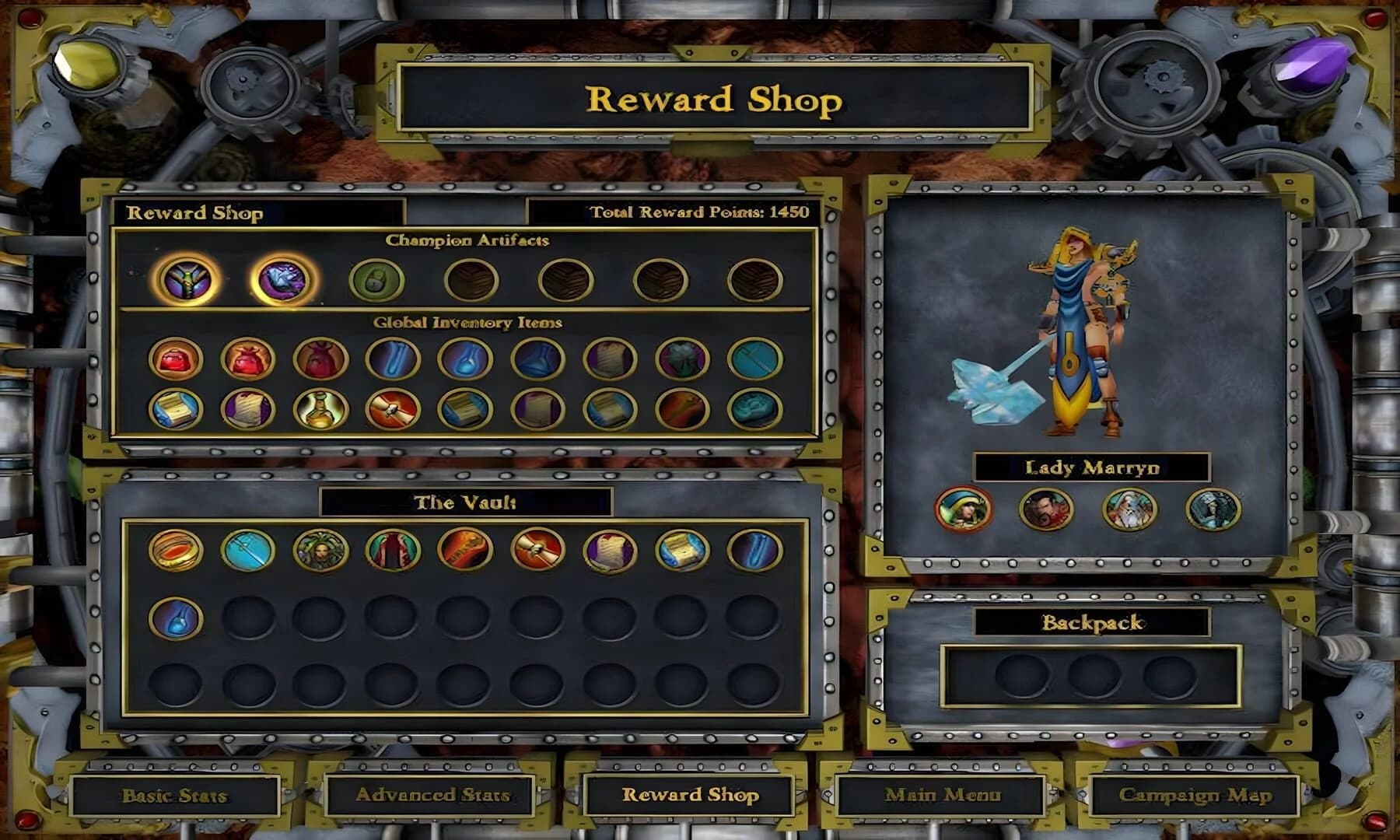Select the blue dagger in The Vault's second row

tap(177, 616)
